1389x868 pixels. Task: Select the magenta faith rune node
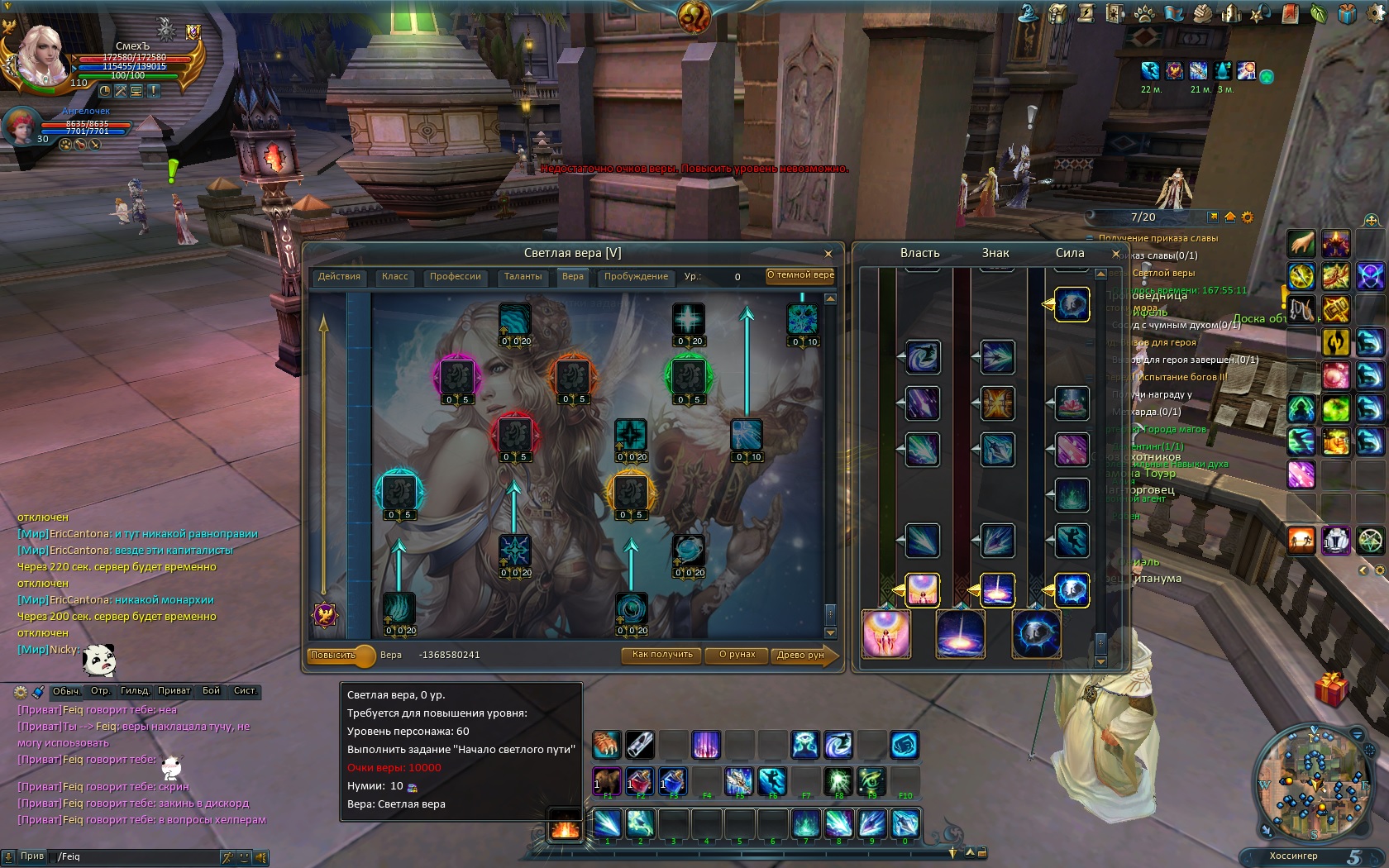coord(456,377)
